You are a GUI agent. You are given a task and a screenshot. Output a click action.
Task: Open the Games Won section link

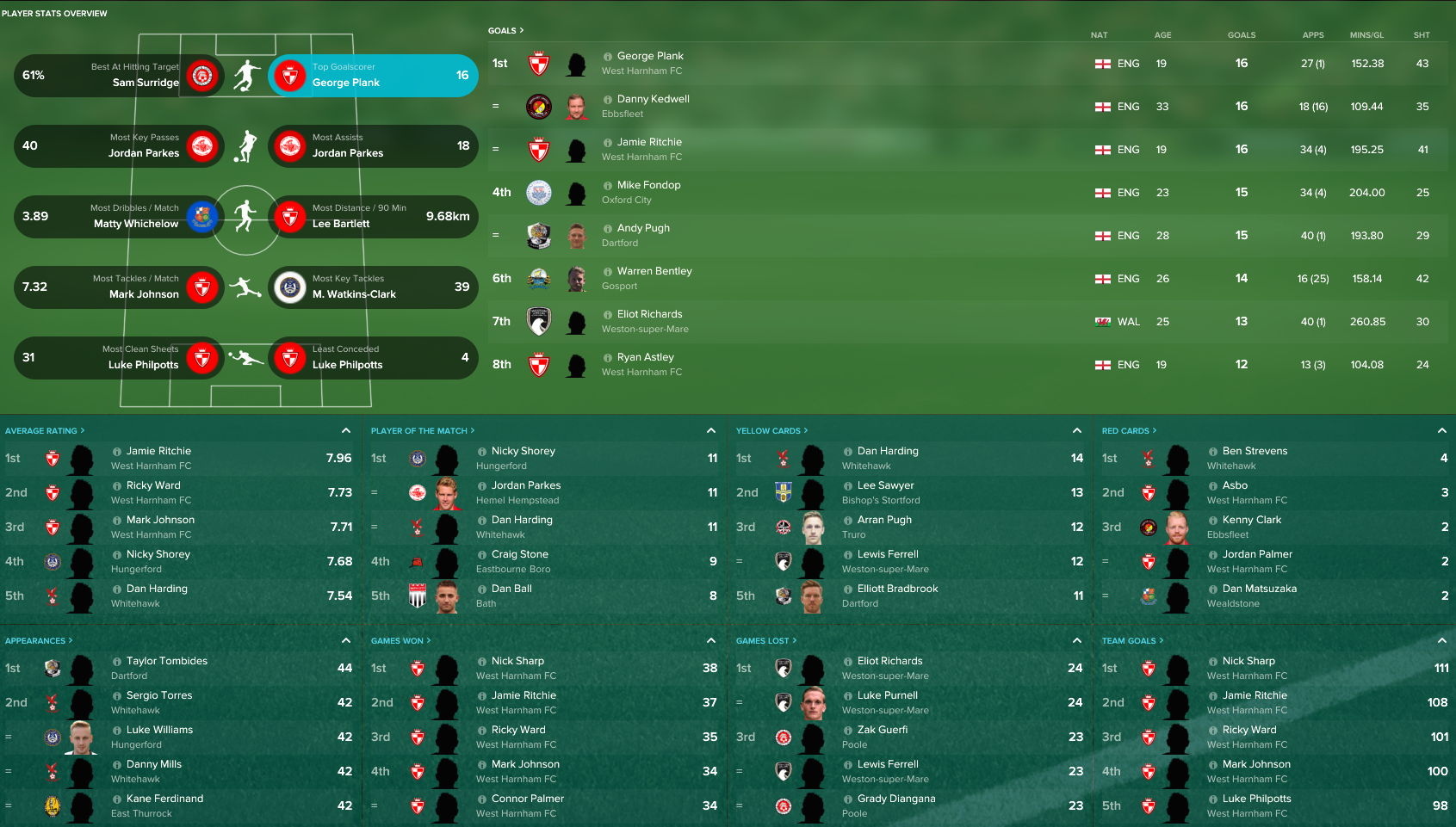pyautogui.click(x=400, y=641)
